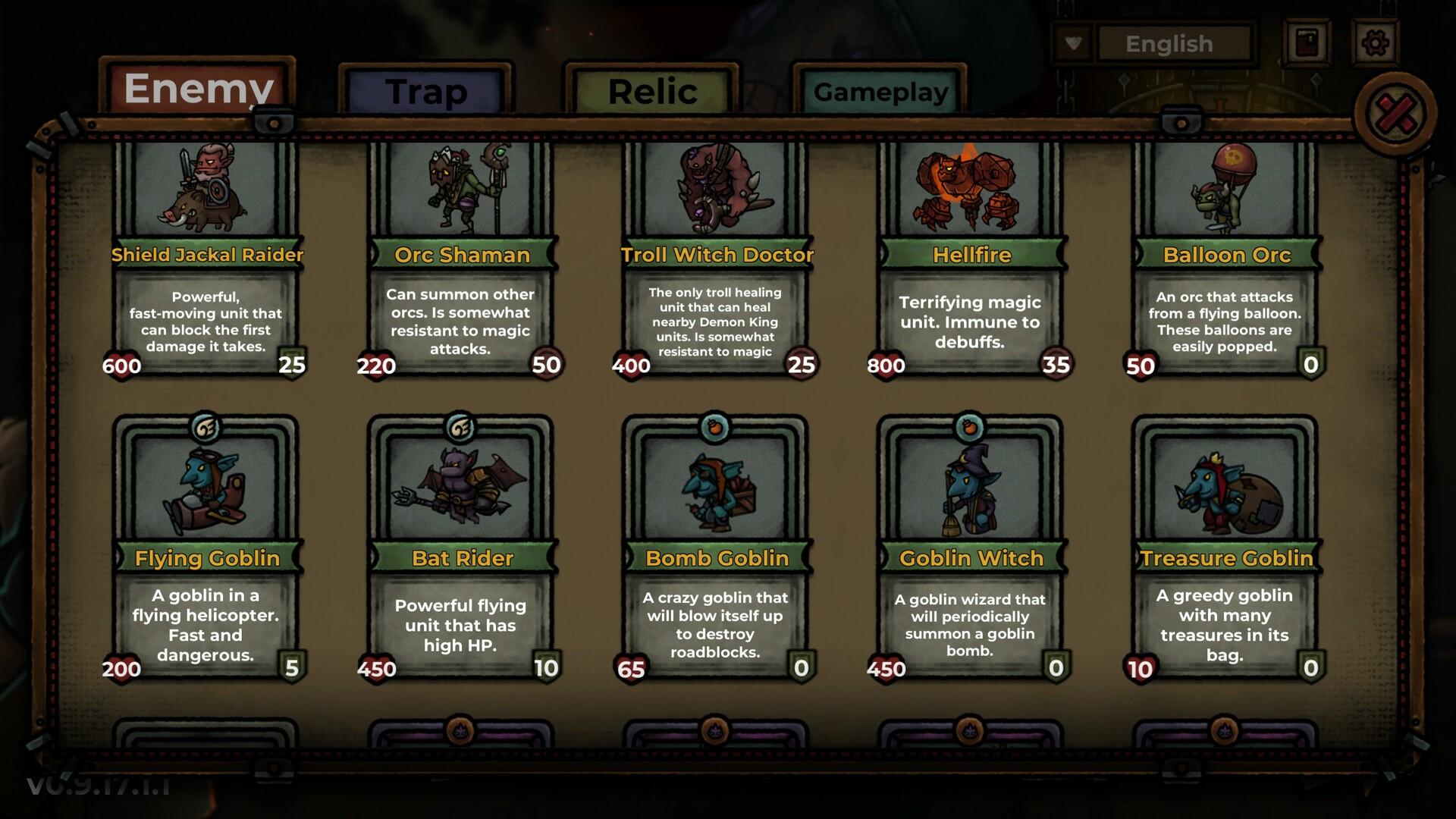Open the Relic tab
The height and width of the screenshot is (819, 1456).
[x=653, y=90]
